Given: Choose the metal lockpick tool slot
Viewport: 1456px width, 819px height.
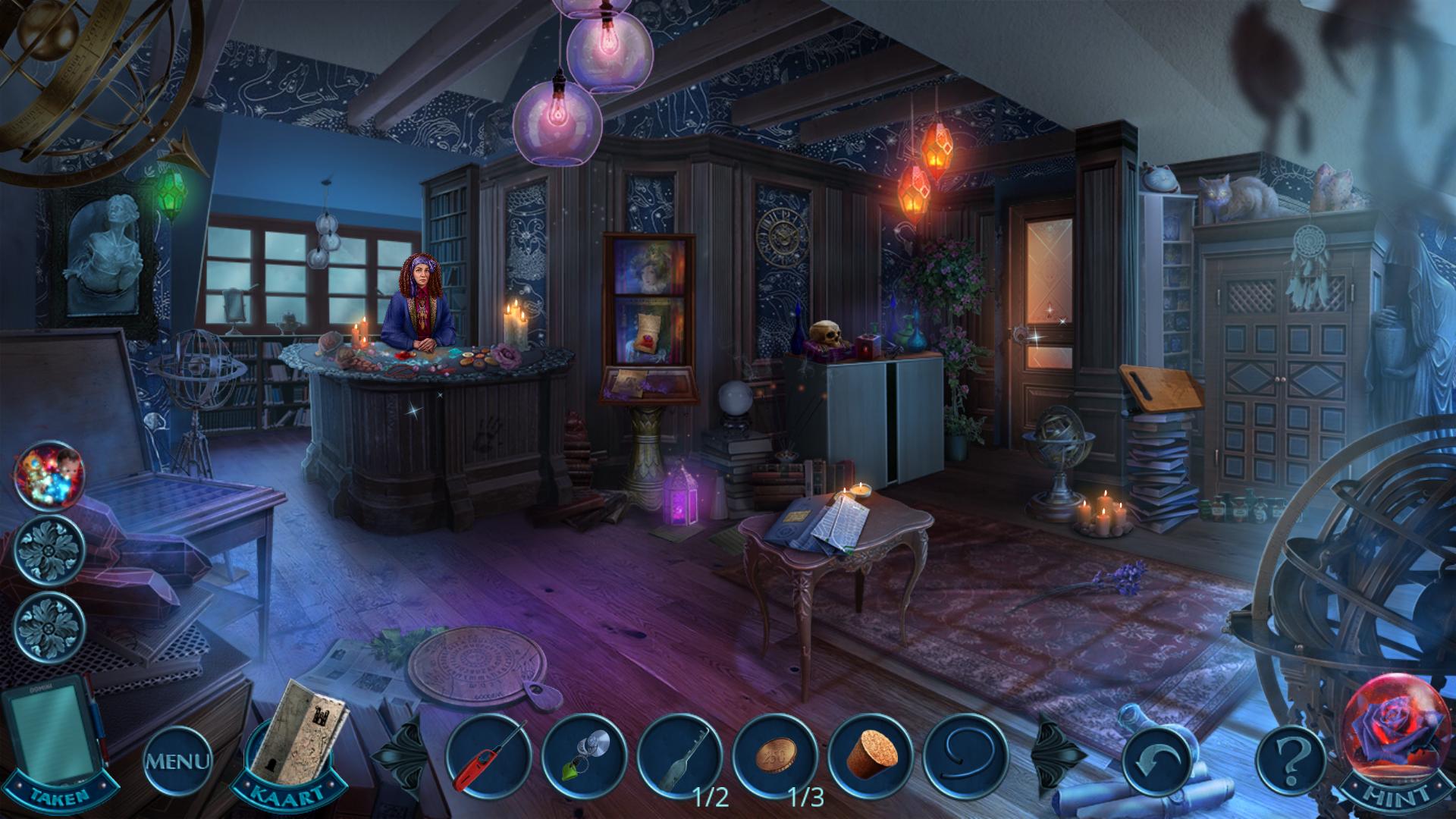Looking at the screenshot, I should (x=679, y=755).
